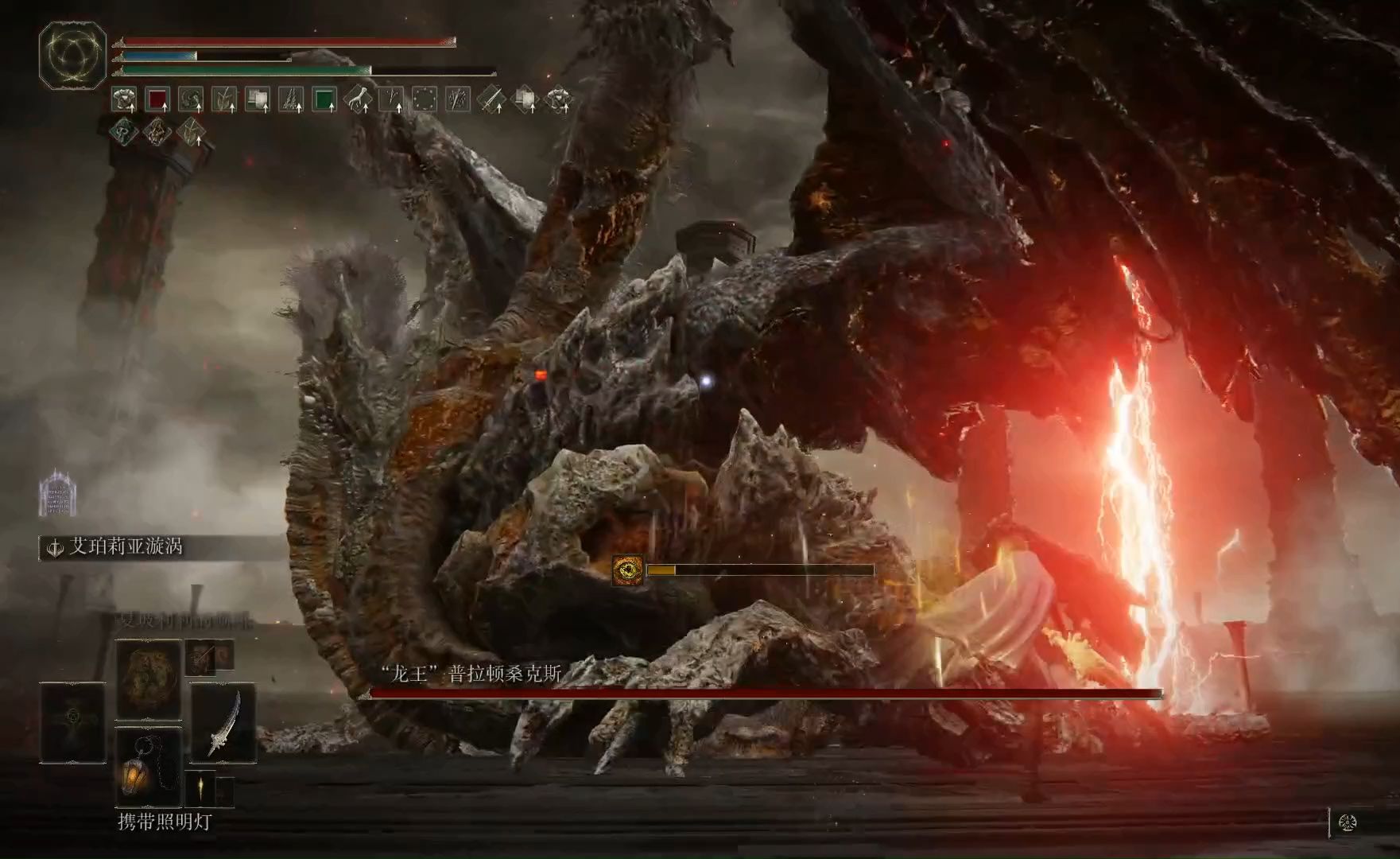Click the dotted circle status icon
The image size is (1400, 859).
click(x=425, y=99)
